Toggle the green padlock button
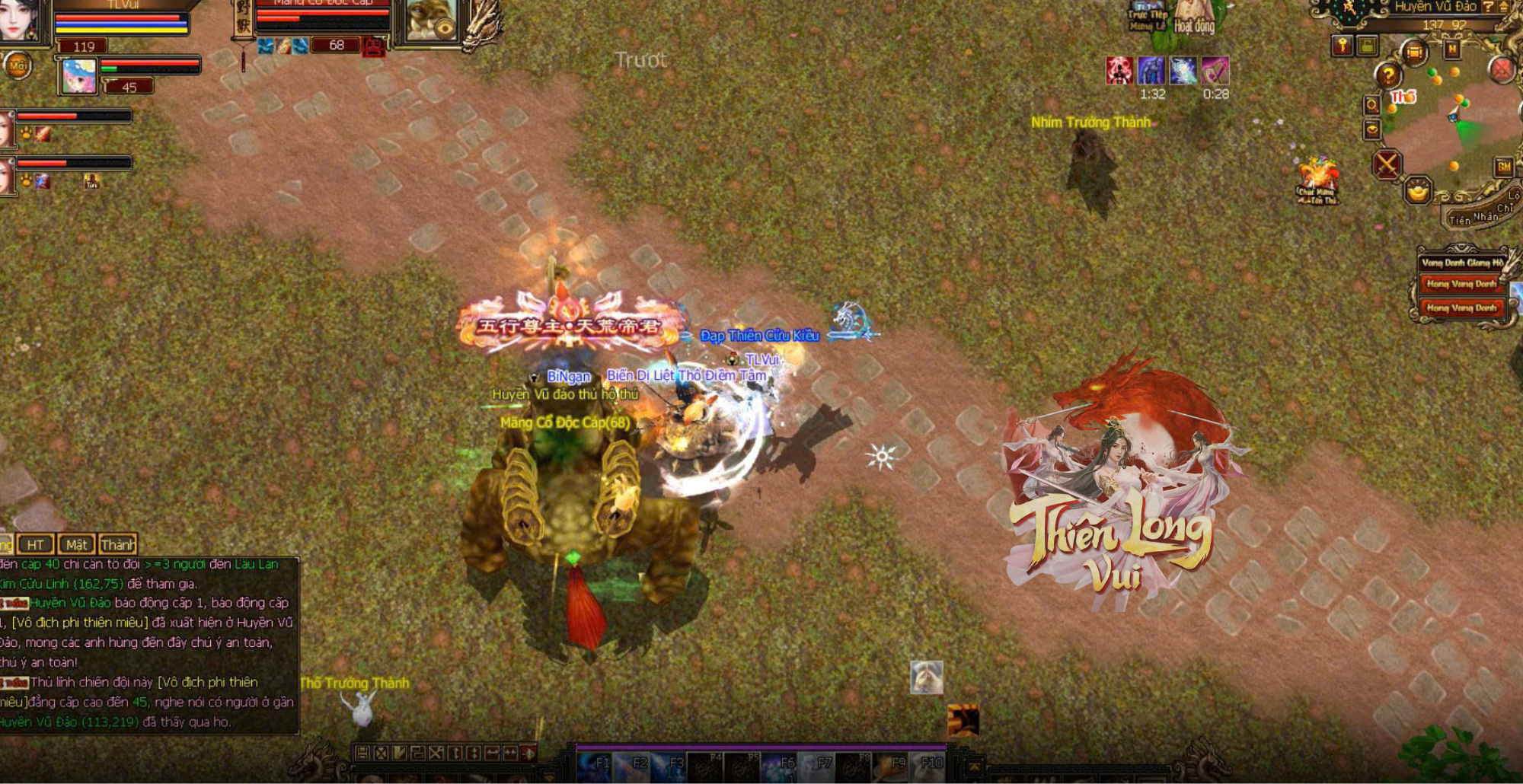The image size is (1523, 784). [x=1368, y=46]
